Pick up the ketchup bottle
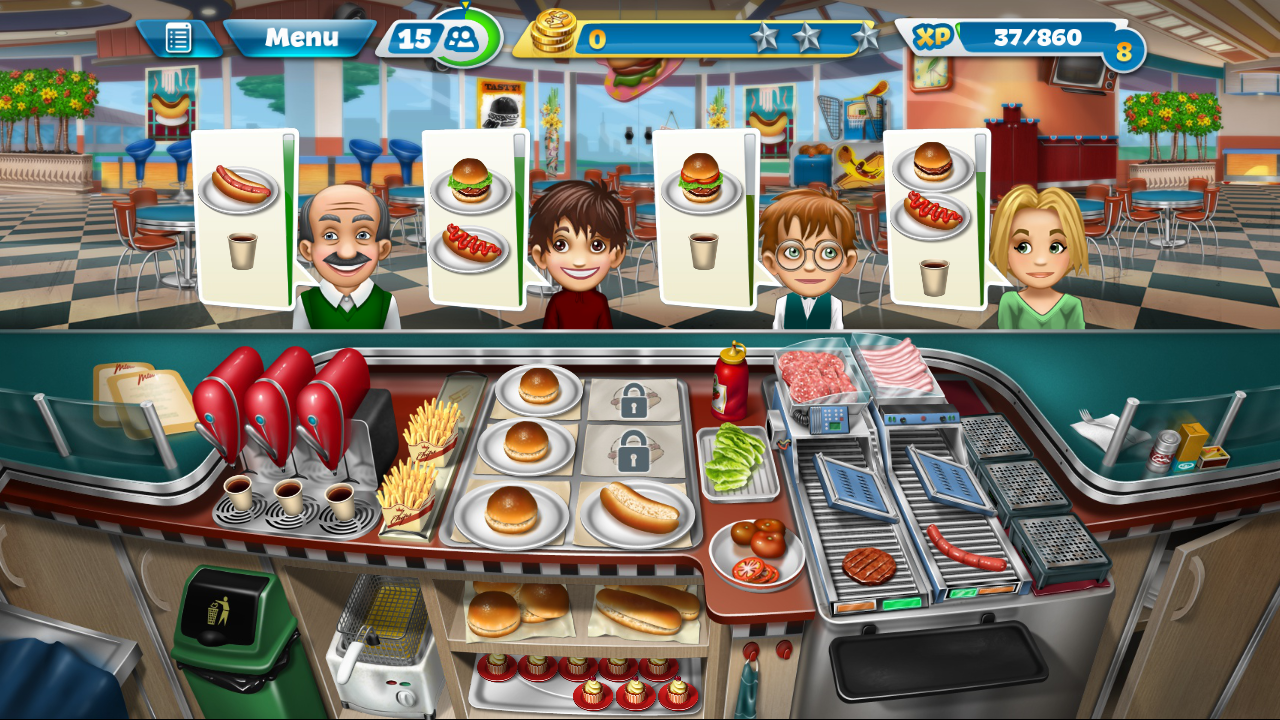1280x720 pixels. (x=731, y=382)
